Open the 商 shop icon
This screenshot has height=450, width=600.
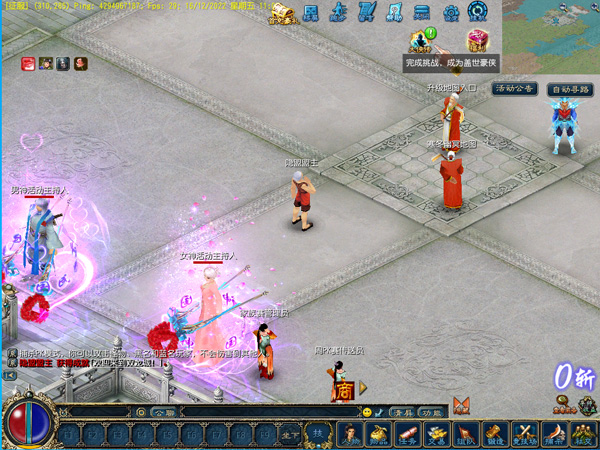tap(343, 389)
